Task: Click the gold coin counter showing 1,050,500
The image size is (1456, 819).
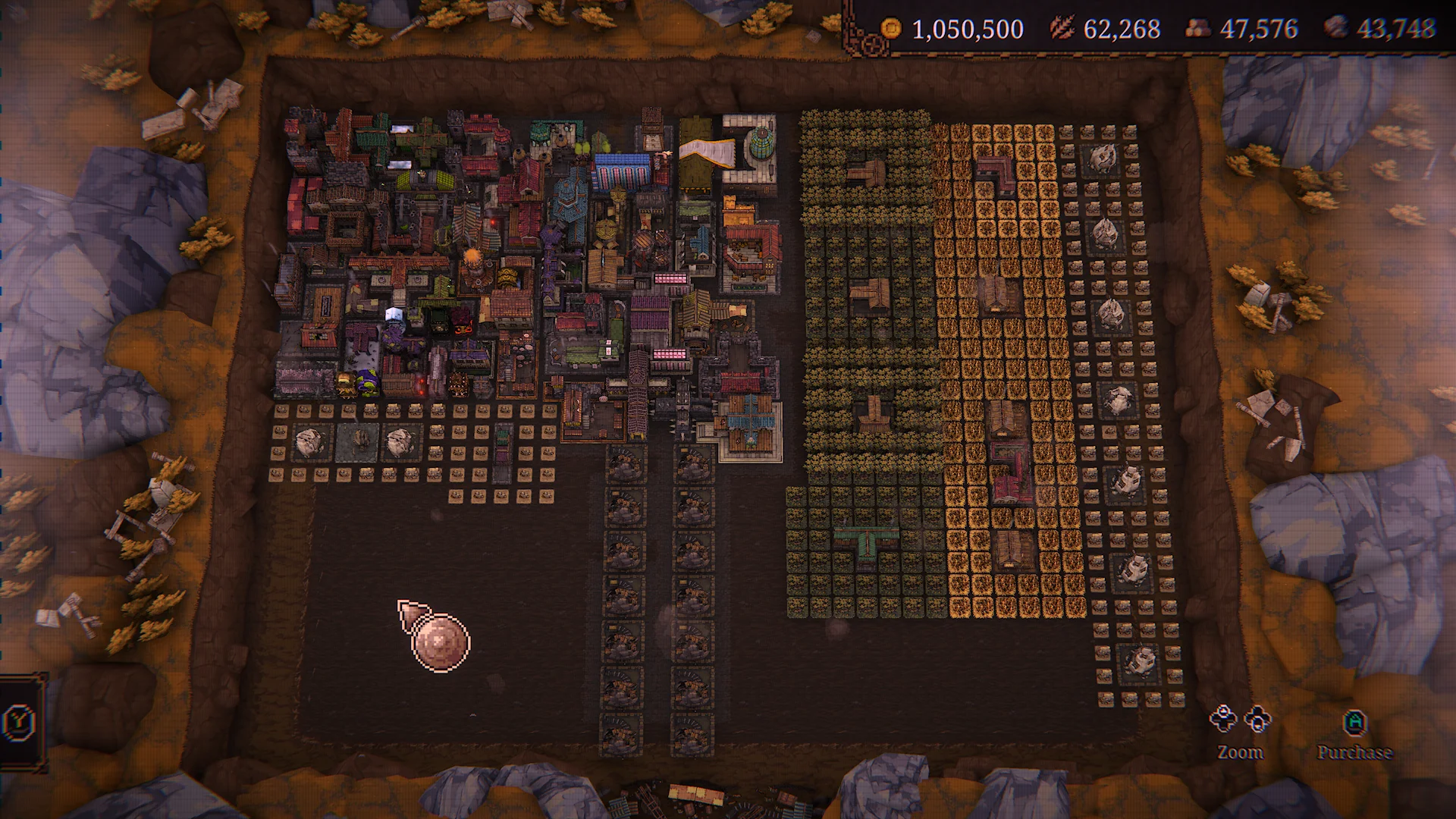Action: point(968,29)
